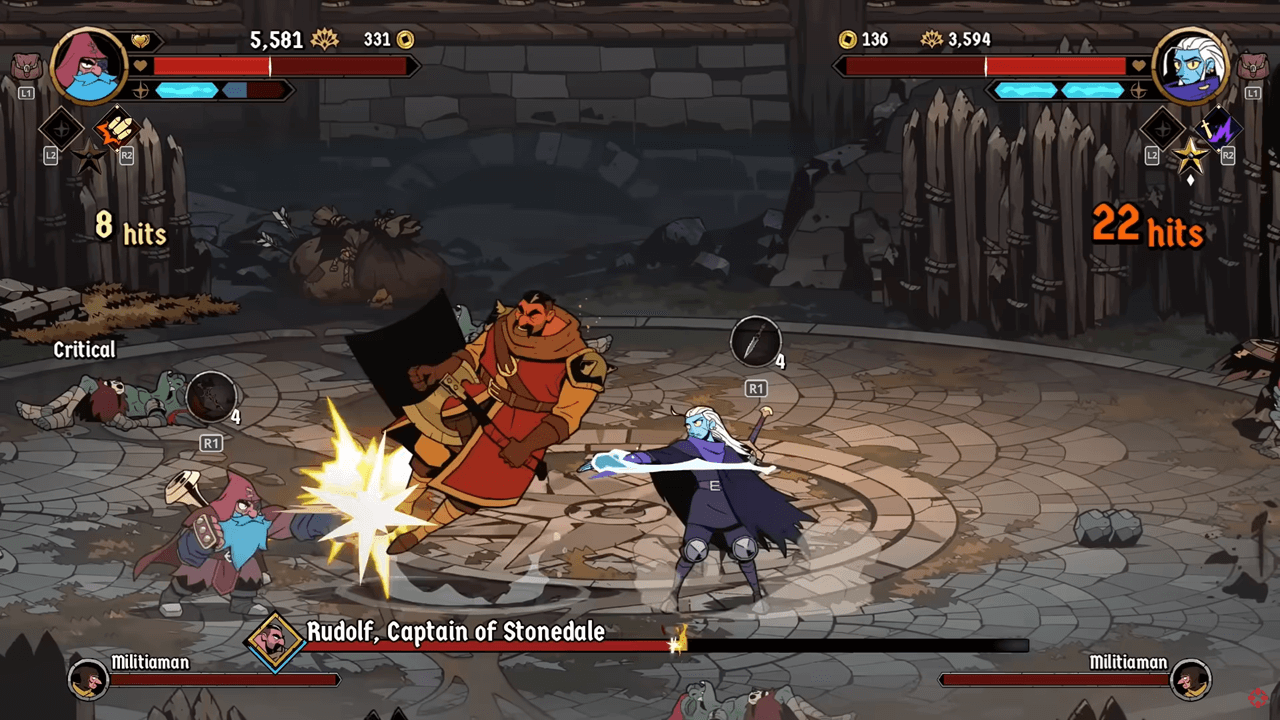Activate the bullets burst ability icon

(x=116, y=129)
